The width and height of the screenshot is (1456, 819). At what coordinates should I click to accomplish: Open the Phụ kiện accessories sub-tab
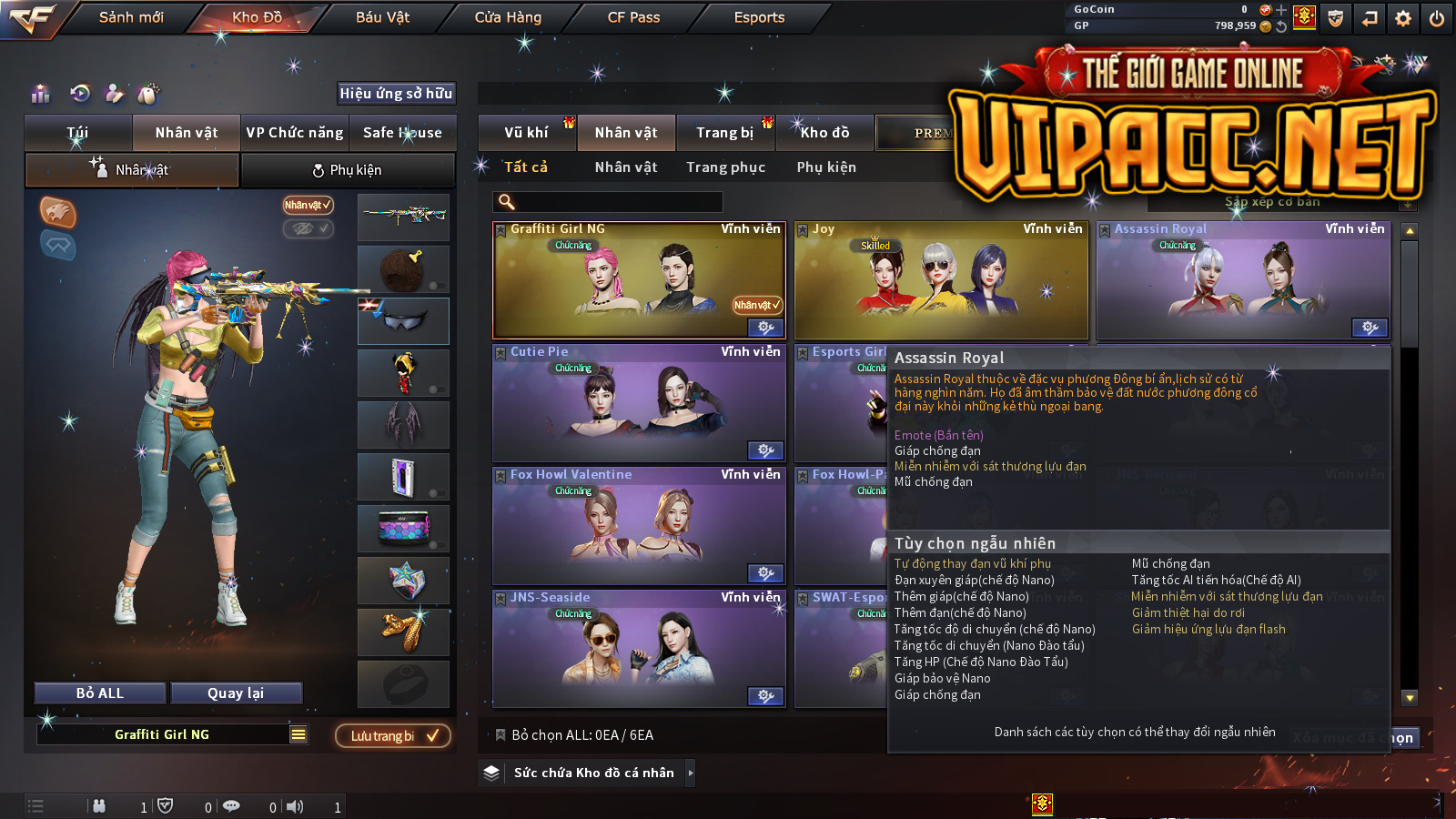(348, 170)
